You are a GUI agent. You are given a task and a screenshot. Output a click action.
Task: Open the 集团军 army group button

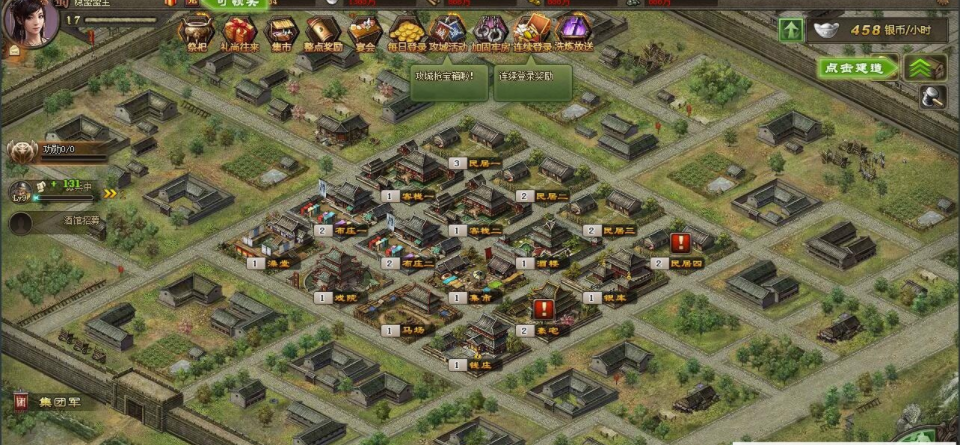(x=57, y=402)
